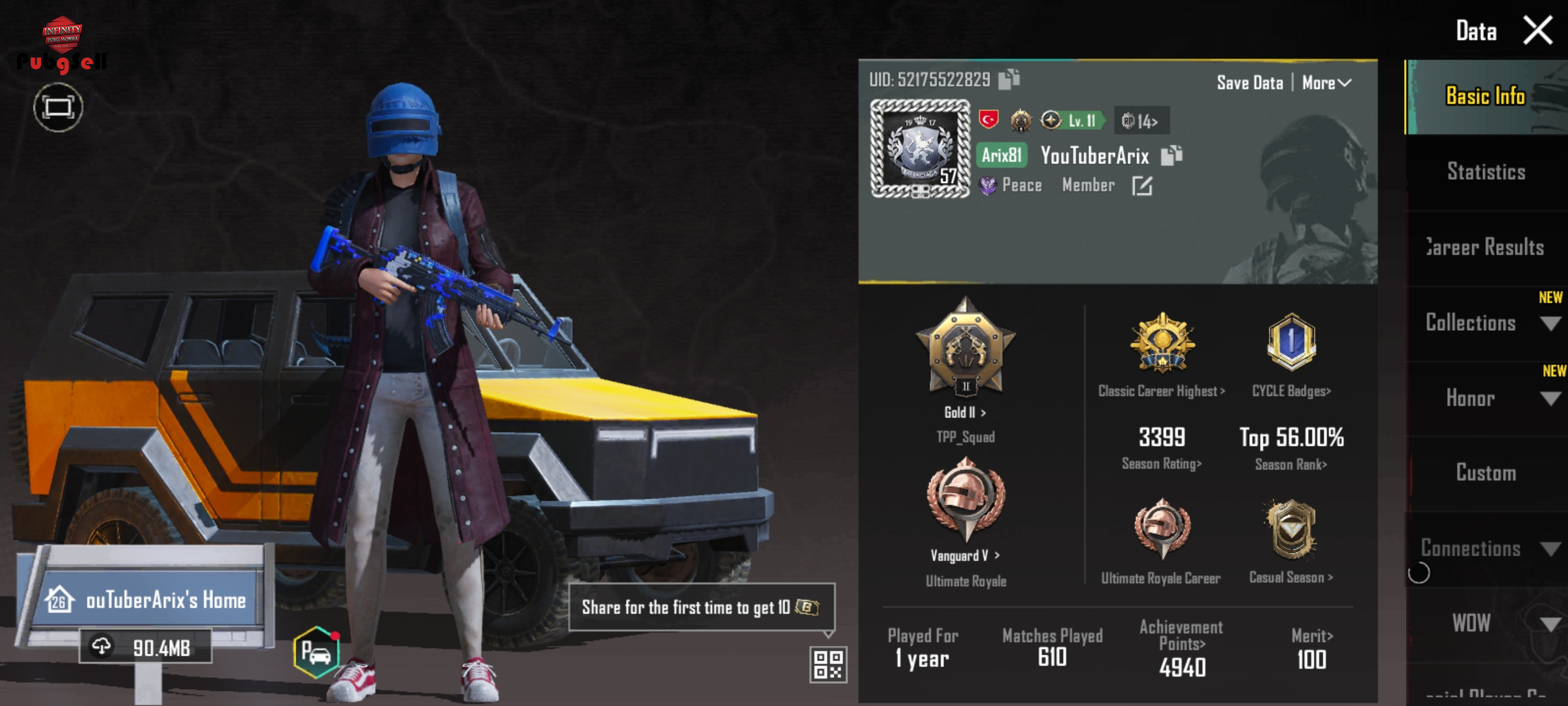1568x706 pixels.
Task: Open the More dropdown
Action: [x=1326, y=83]
